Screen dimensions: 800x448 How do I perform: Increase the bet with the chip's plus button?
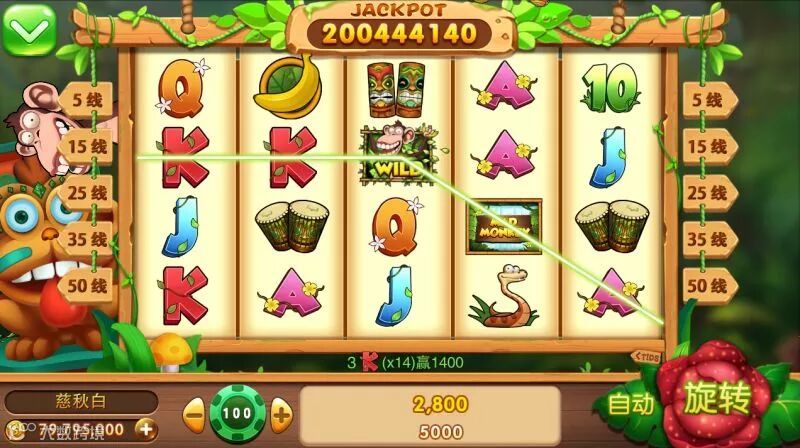click(282, 412)
